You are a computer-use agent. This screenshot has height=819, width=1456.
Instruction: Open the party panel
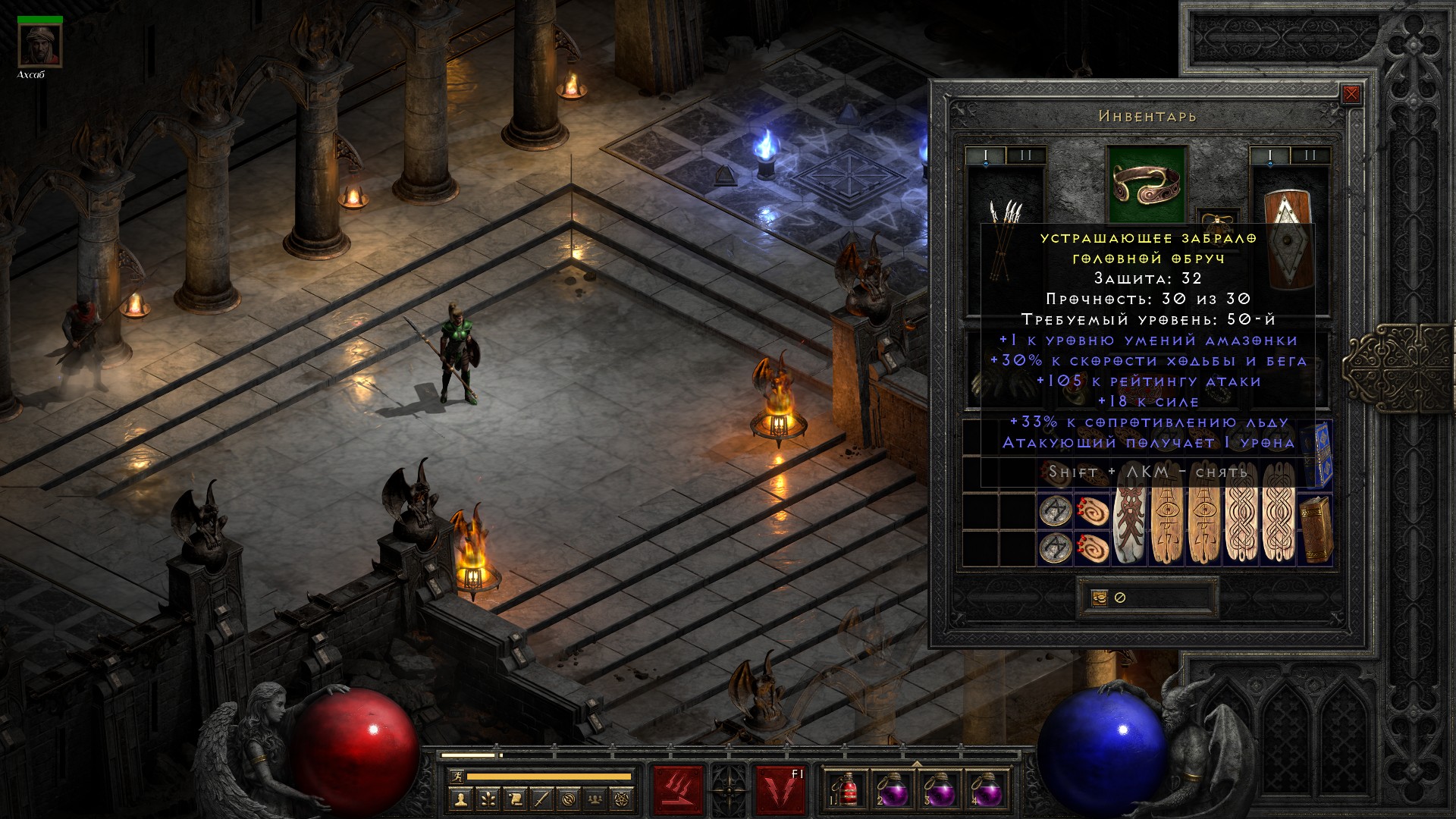tap(596, 799)
